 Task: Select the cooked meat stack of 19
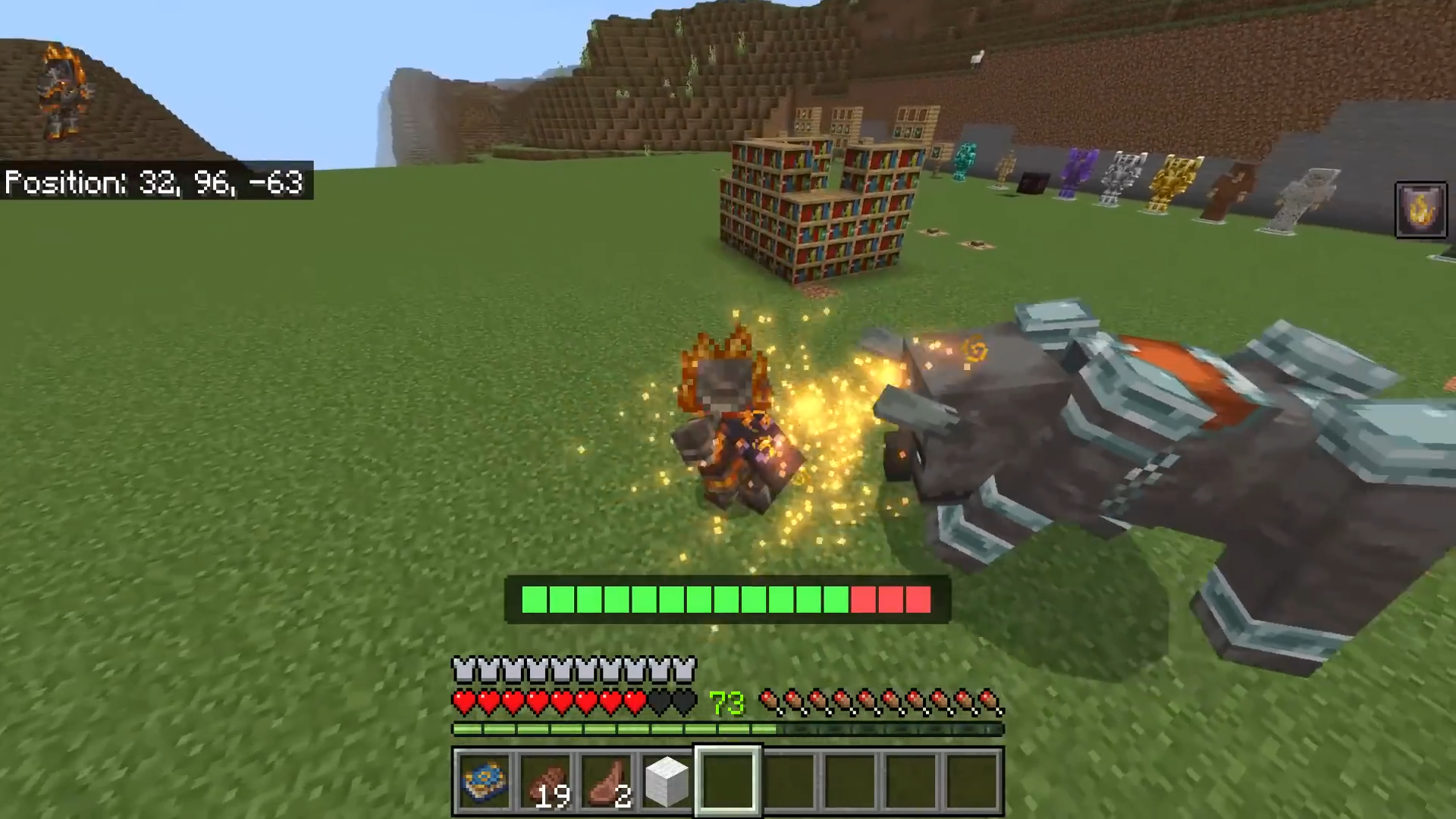pyautogui.click(x=545, y=781)
